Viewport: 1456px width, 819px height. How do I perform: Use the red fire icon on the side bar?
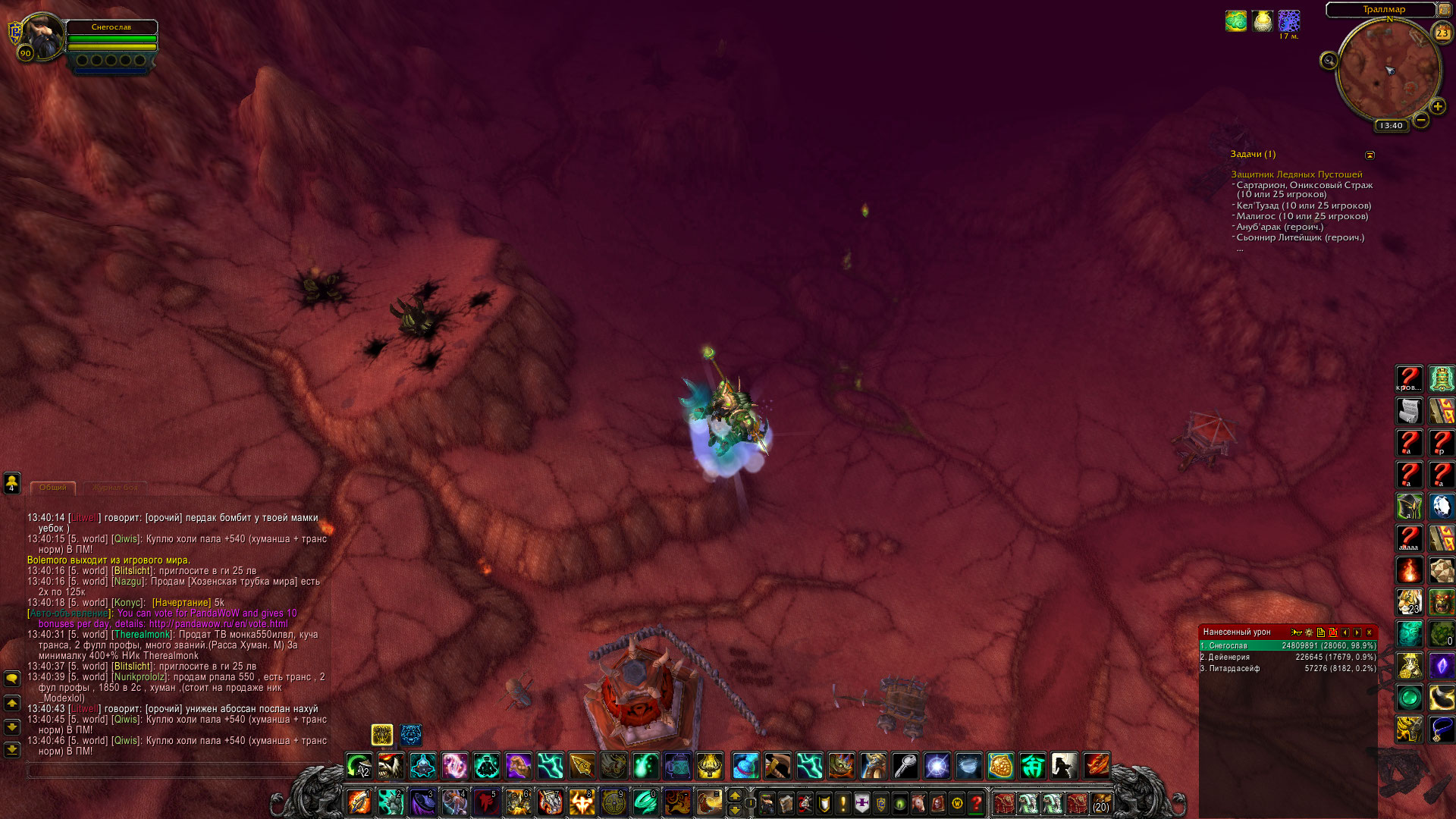point(1409,570)
